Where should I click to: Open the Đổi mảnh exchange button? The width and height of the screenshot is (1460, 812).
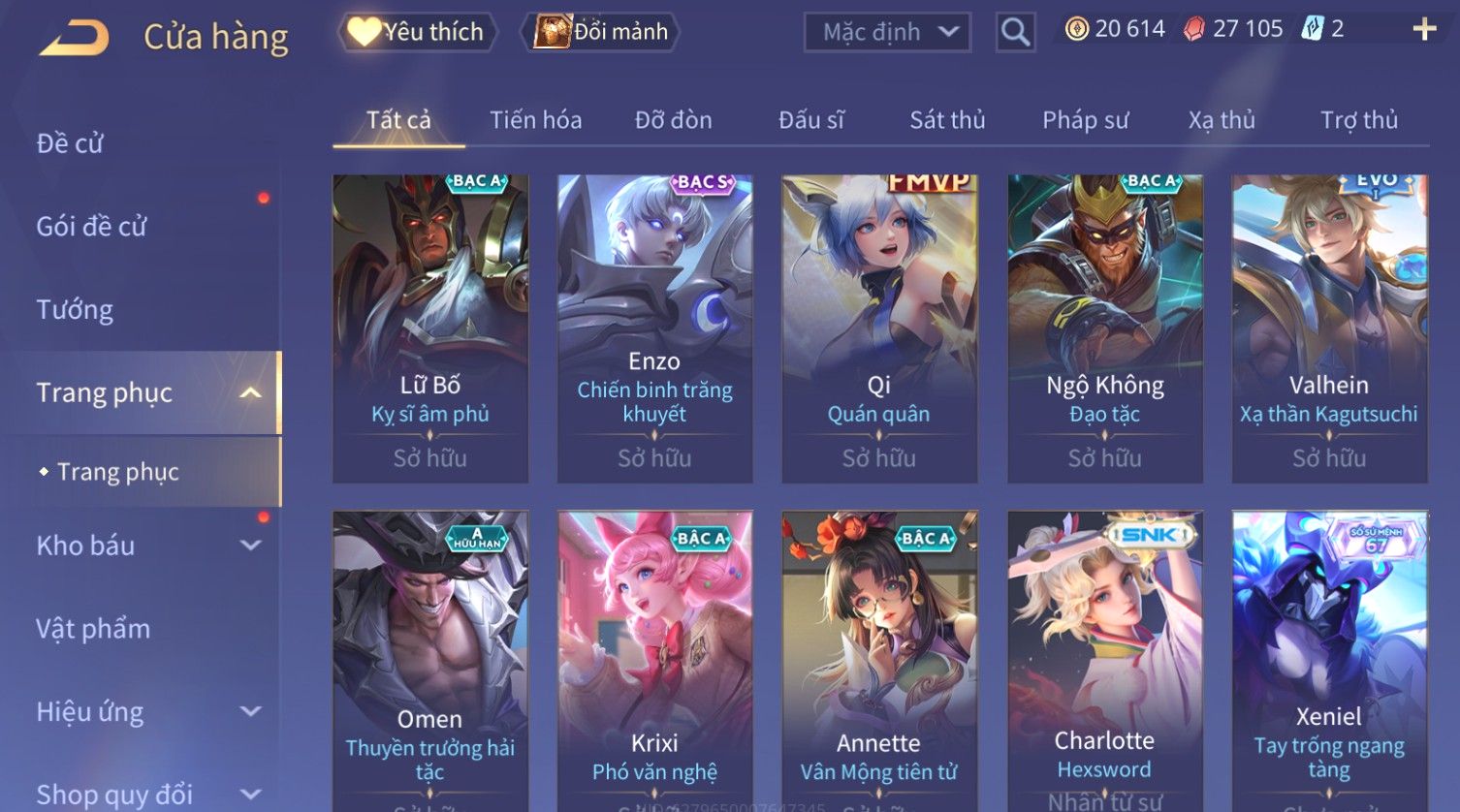coord(601,32)
